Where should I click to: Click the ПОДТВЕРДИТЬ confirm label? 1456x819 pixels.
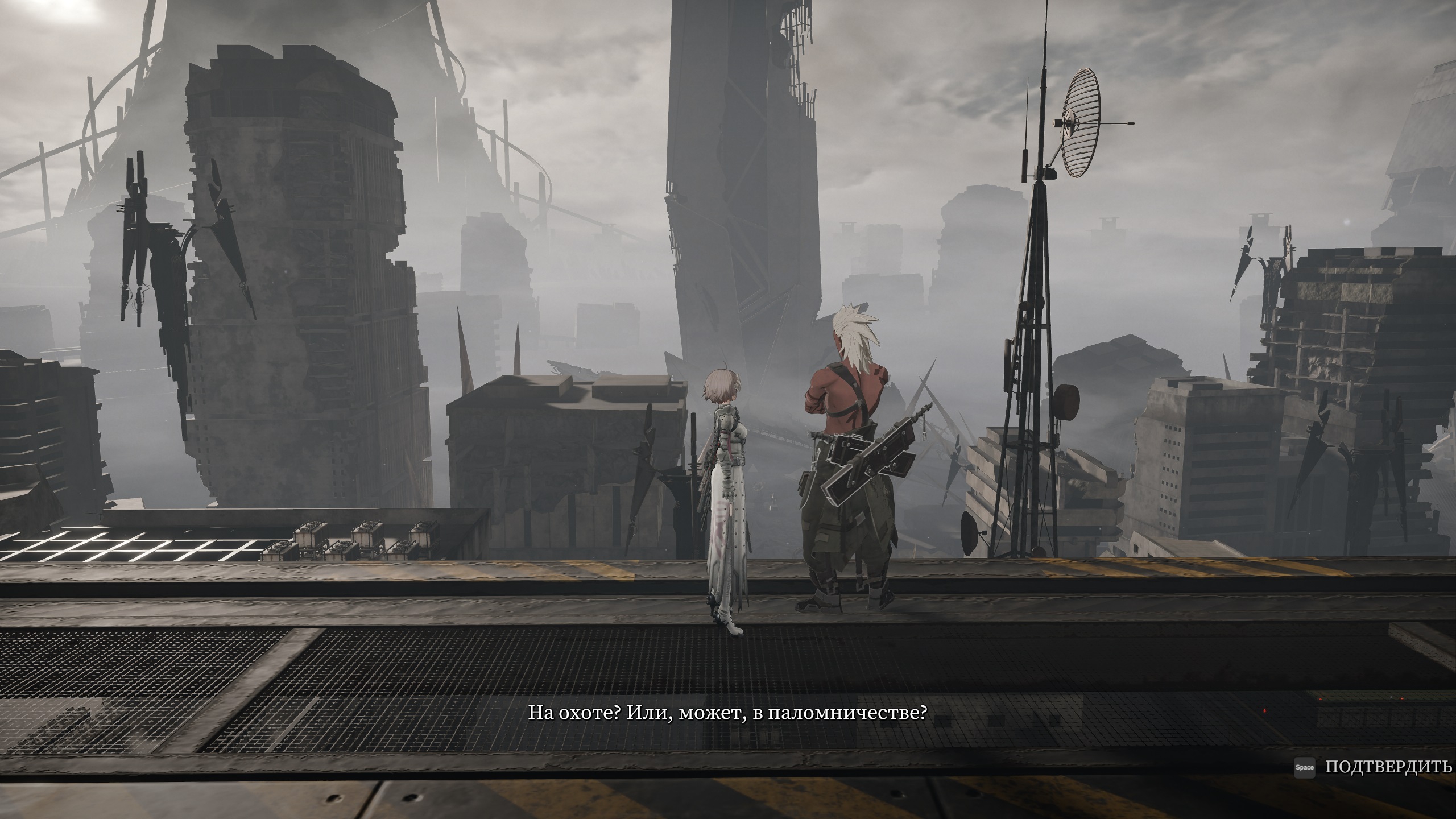click(x=1388, y=767)
